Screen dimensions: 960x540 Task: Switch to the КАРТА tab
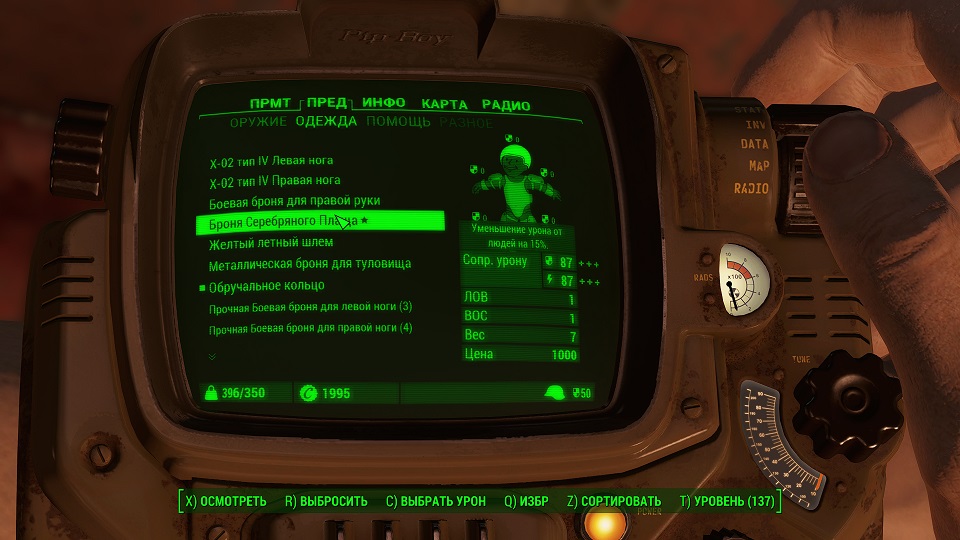coord(445,104)
